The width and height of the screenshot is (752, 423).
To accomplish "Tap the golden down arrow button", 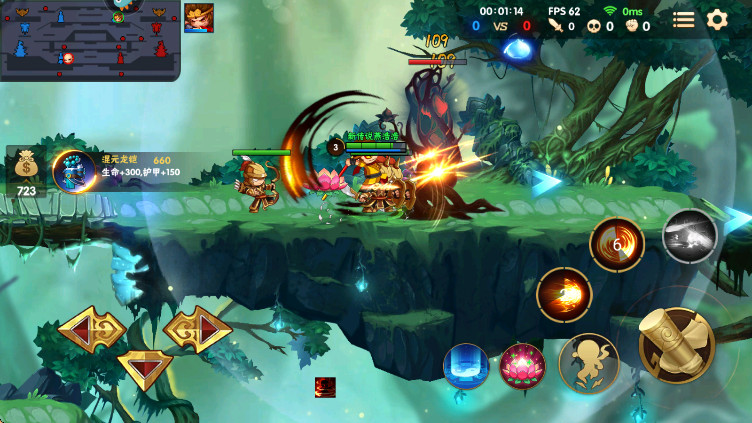I will point(145,368).
